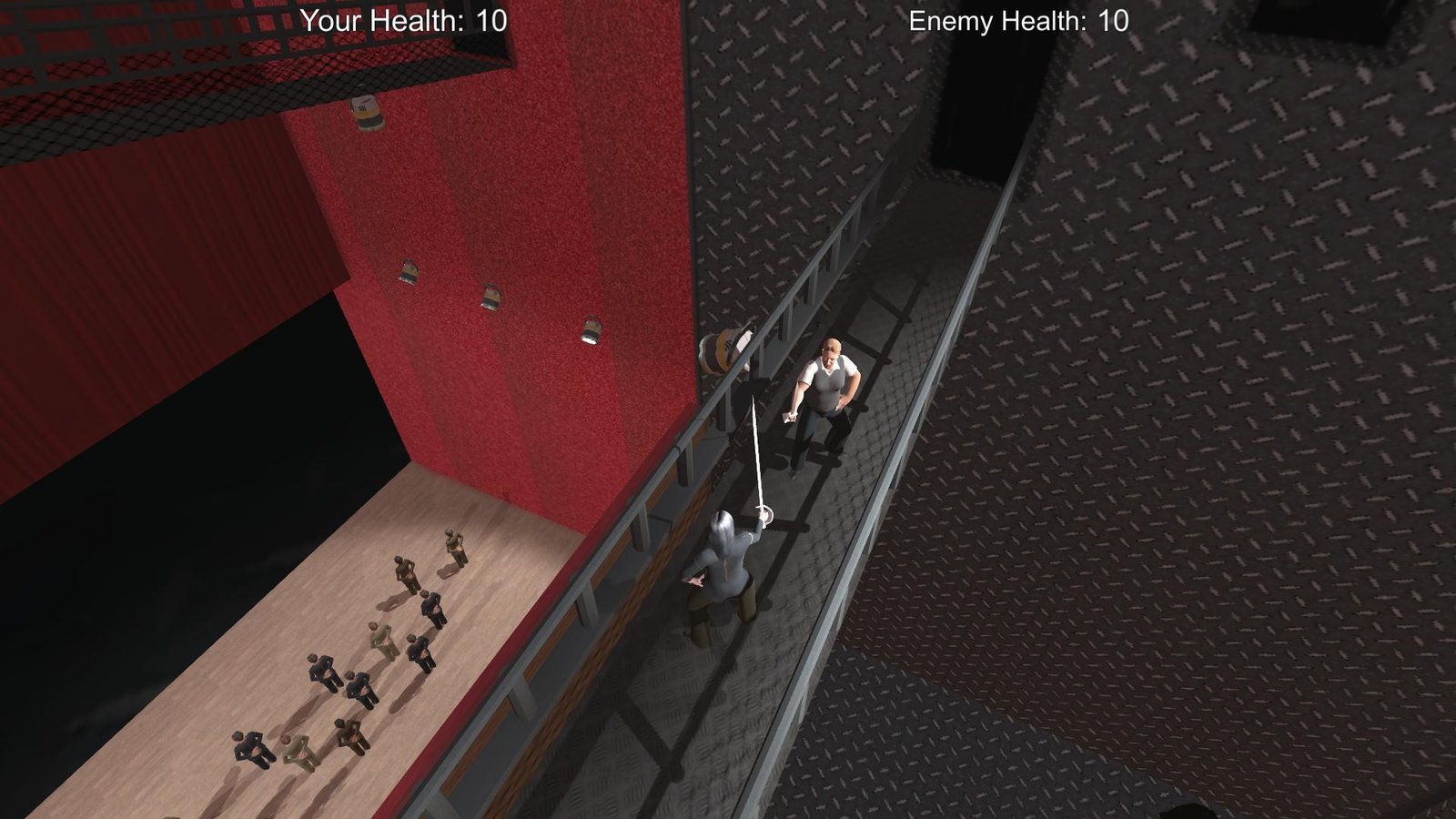Select the audience member nearest the top of stage
Image resolution: width=1456 pixels, height=819 pixels.
(x=454, y=545)
